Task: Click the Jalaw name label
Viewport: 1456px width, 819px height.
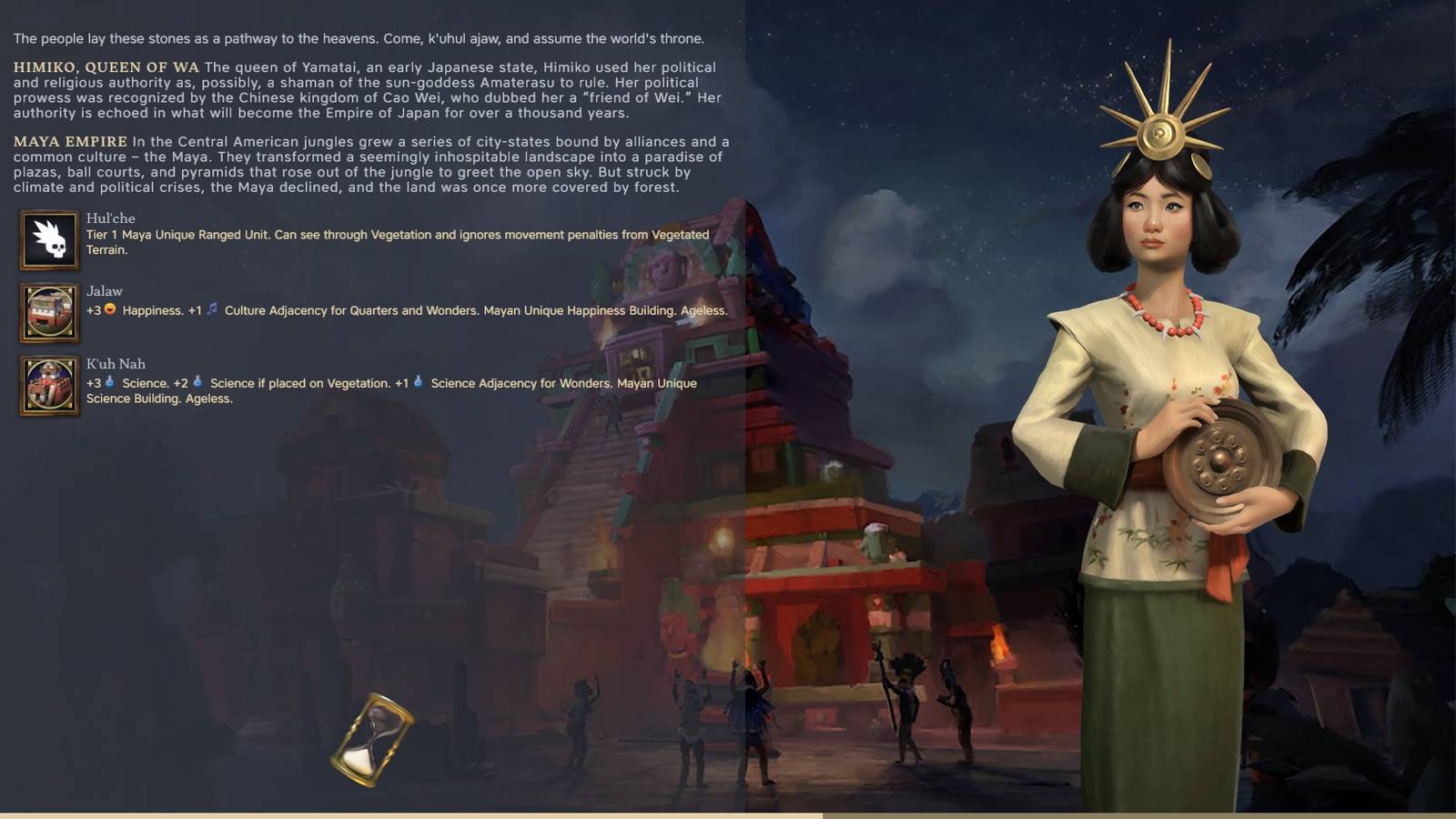Action: click(103, 291)
